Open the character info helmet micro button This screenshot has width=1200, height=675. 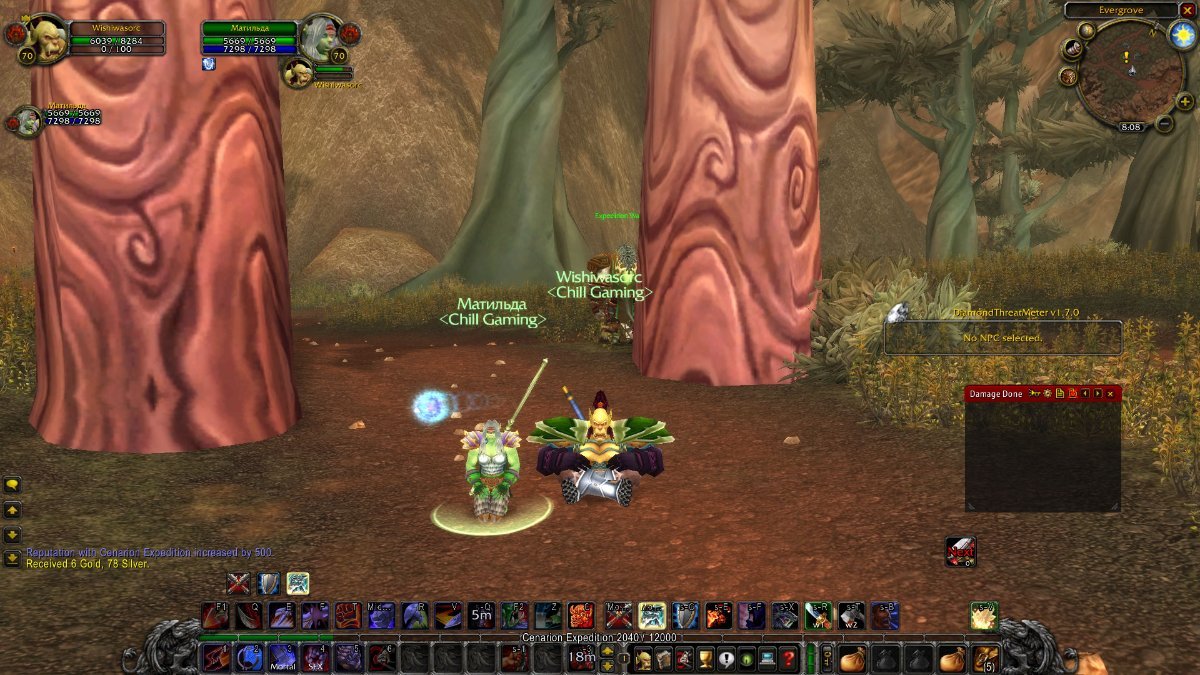point(641,659)
